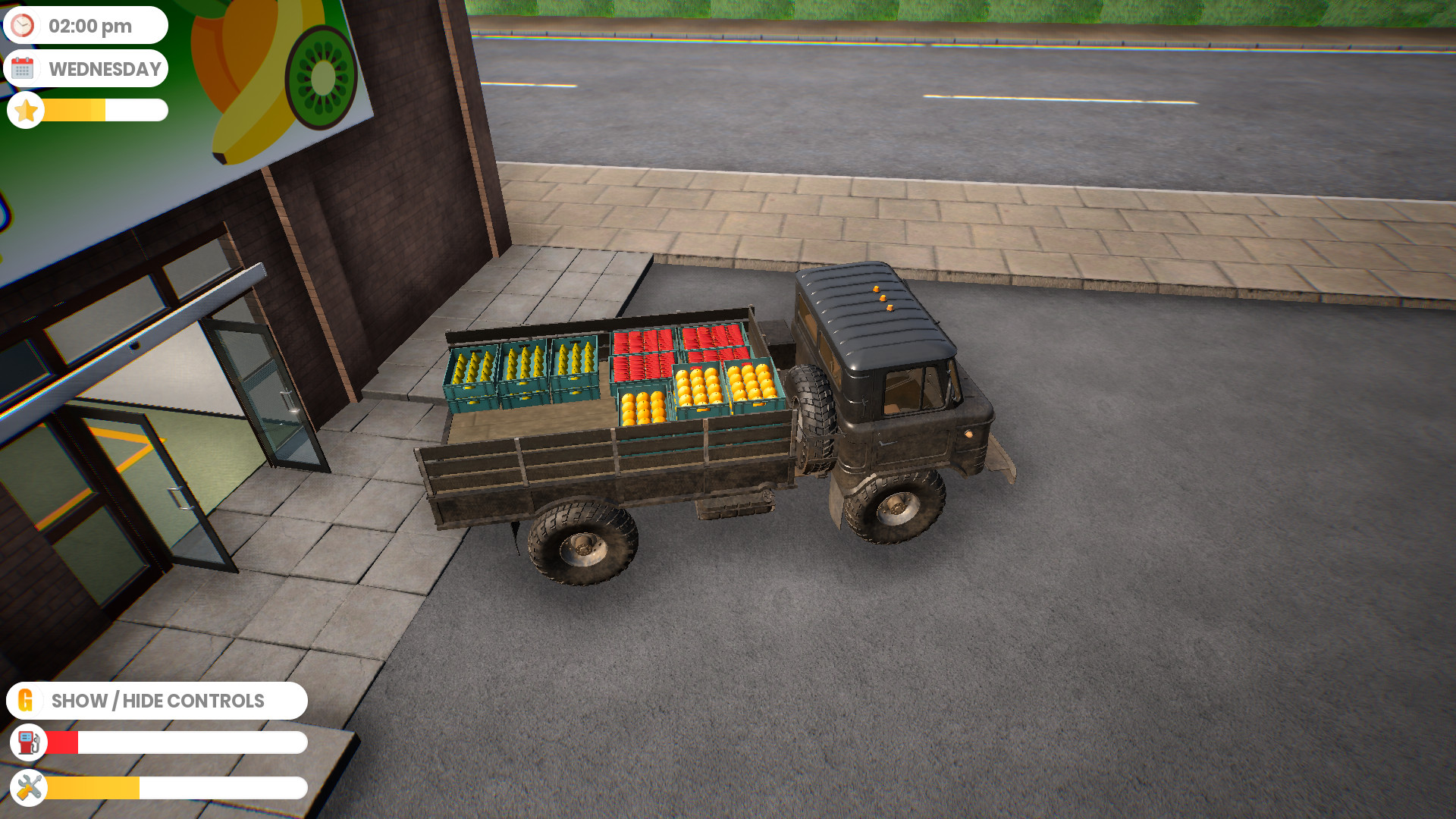This screenshot has height=819, width=1456.
Task: Click the clock icon showing 02:00 pm
Action: pos(24,25)
